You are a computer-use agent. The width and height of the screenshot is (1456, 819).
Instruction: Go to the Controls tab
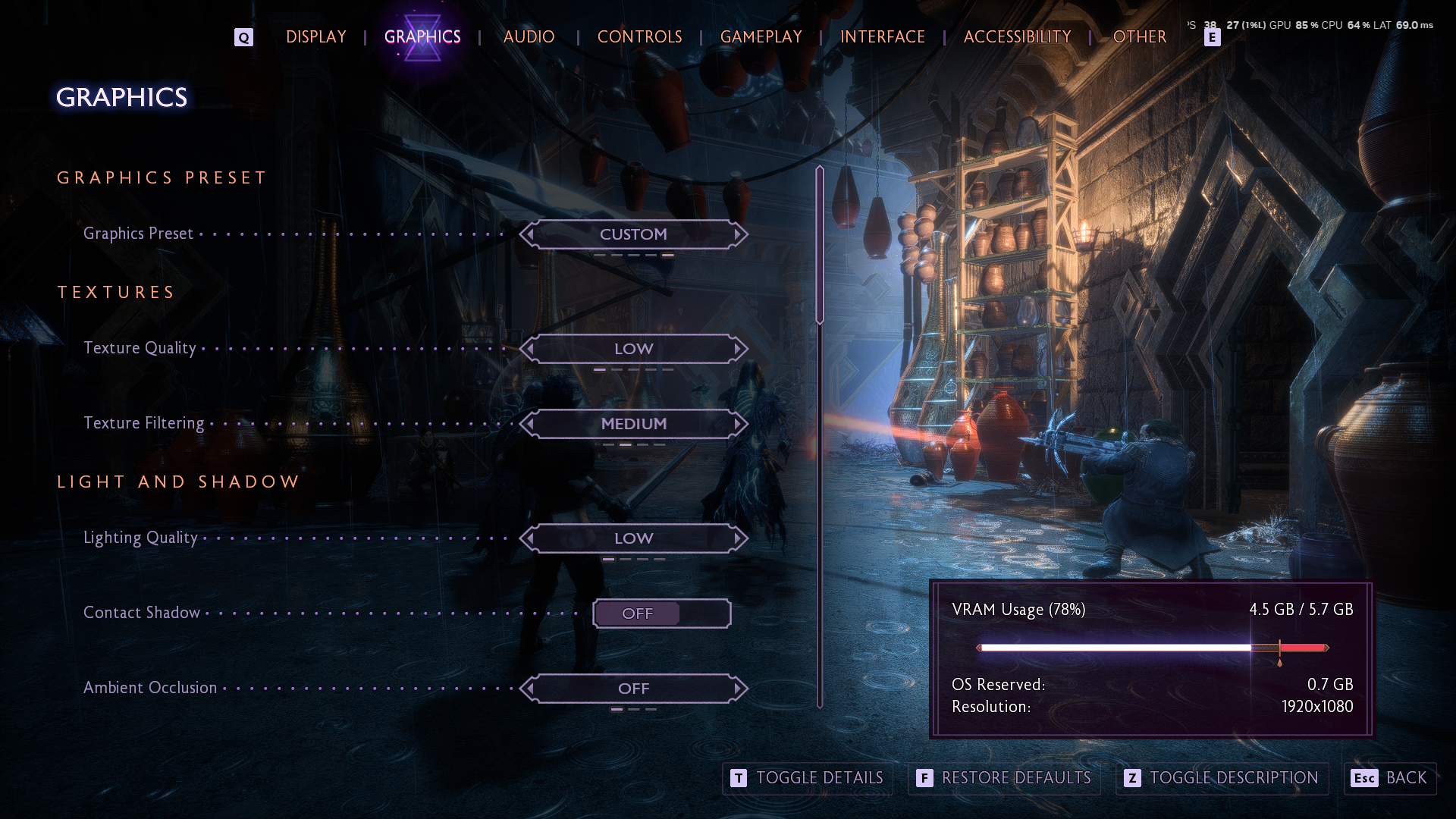pos(639,36)
